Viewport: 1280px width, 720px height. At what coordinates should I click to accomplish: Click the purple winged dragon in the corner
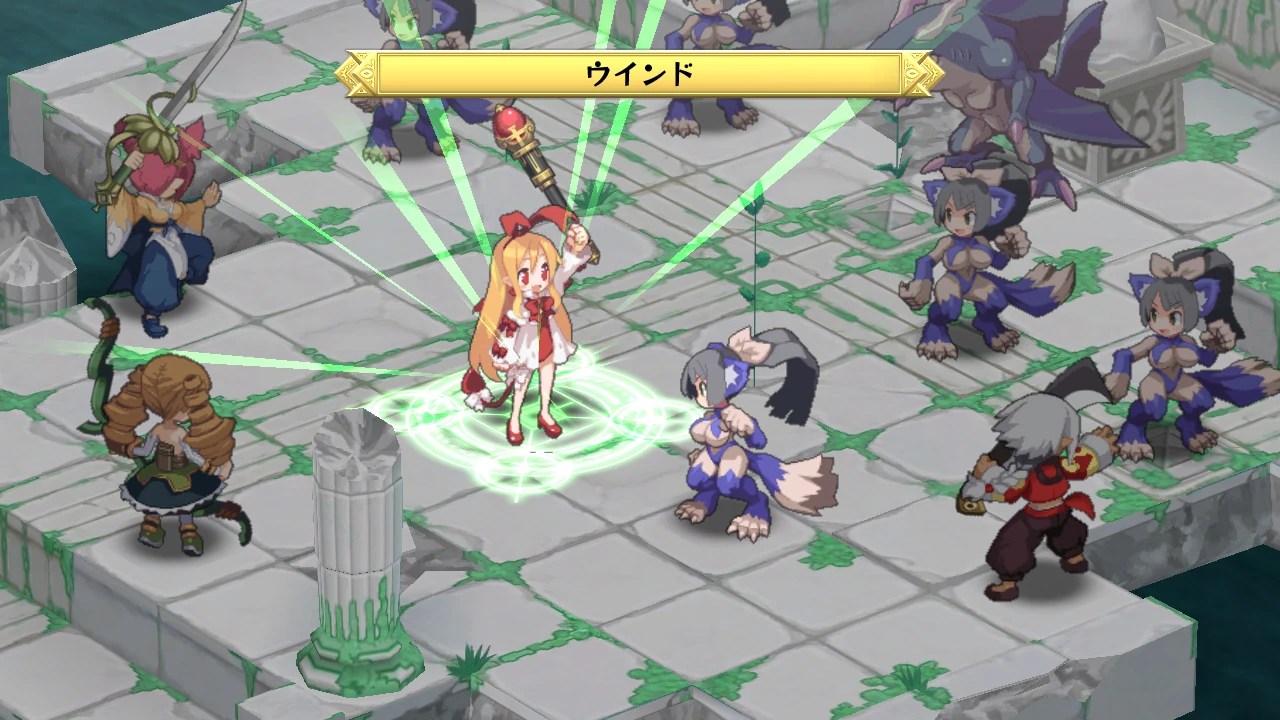tap(1010, 90)
